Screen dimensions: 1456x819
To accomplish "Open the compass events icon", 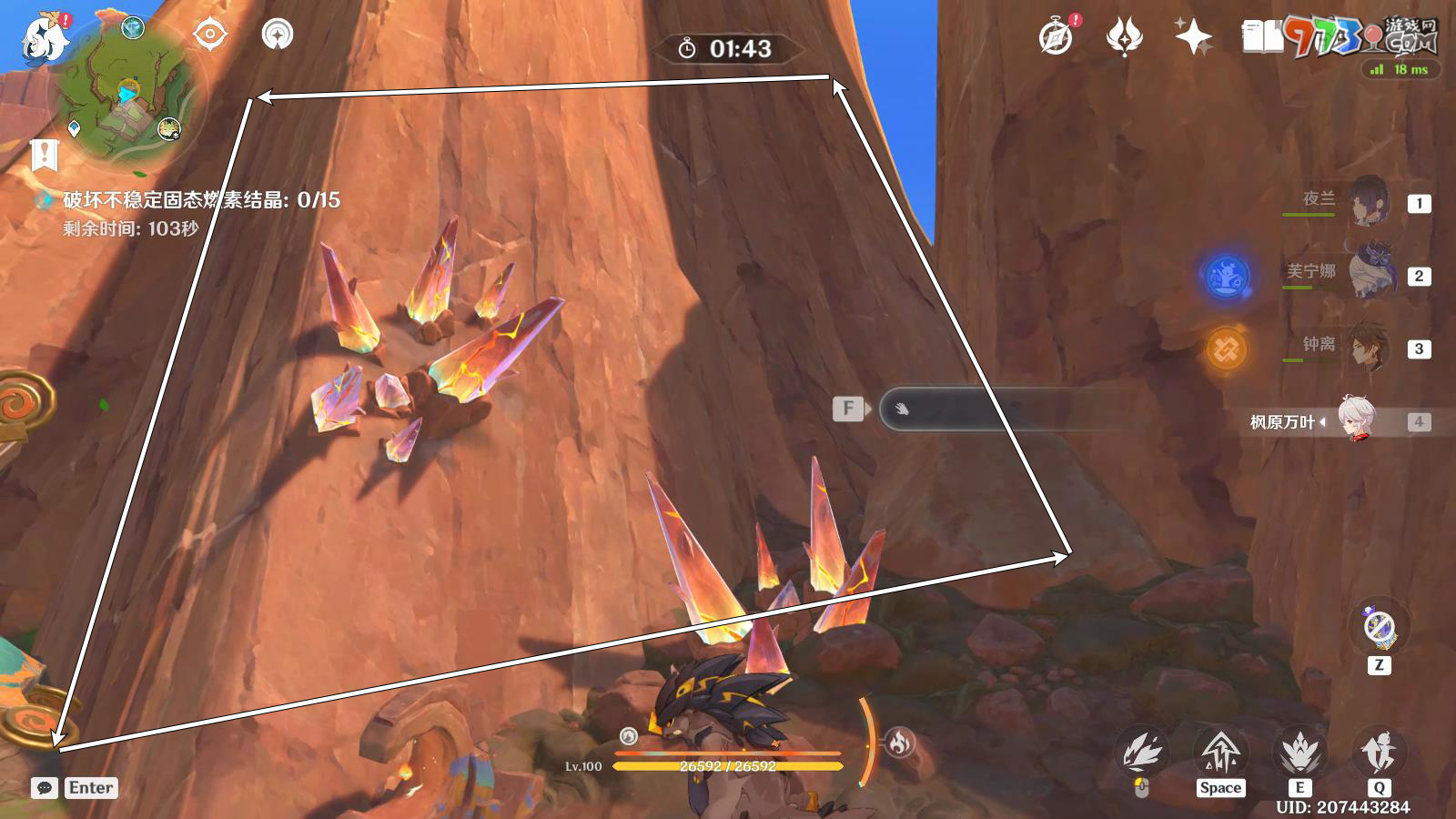I will 1056,37.
